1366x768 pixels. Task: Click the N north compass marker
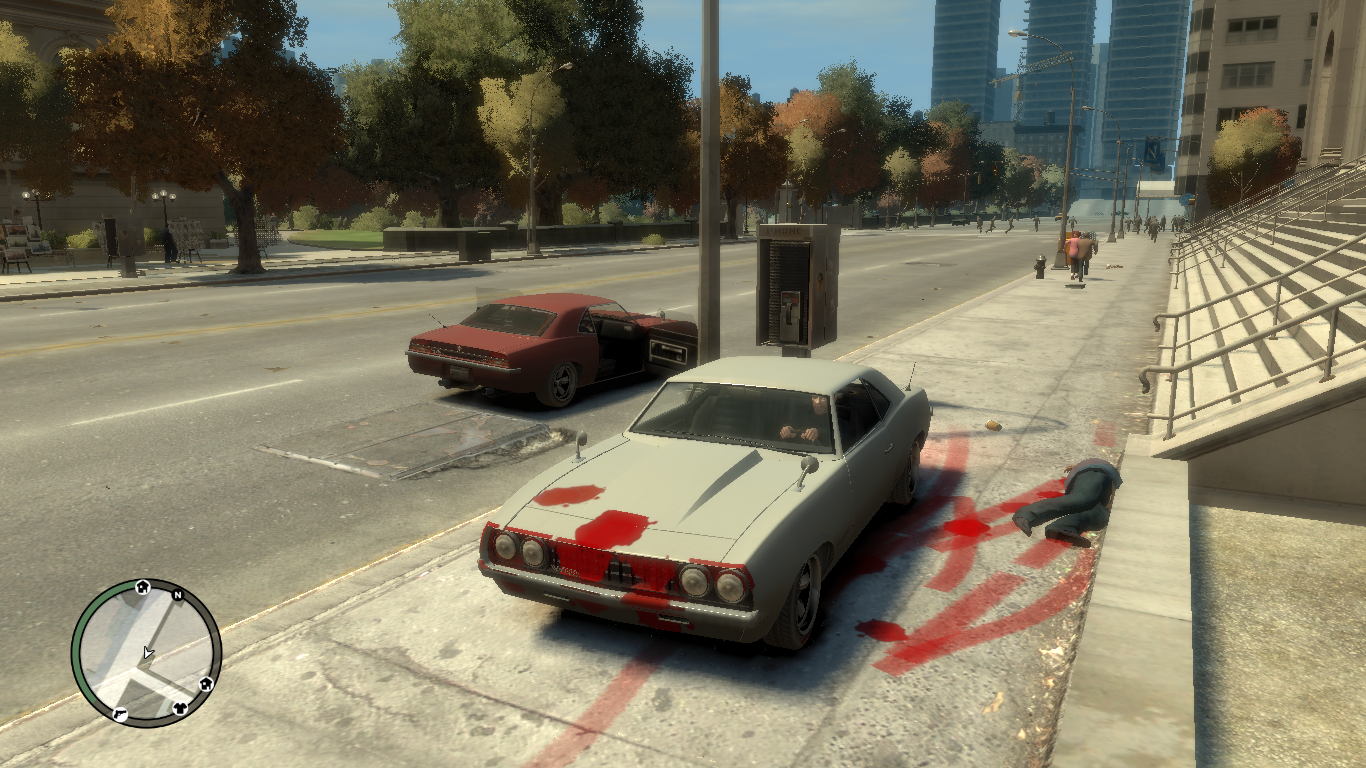click(177, 596)
